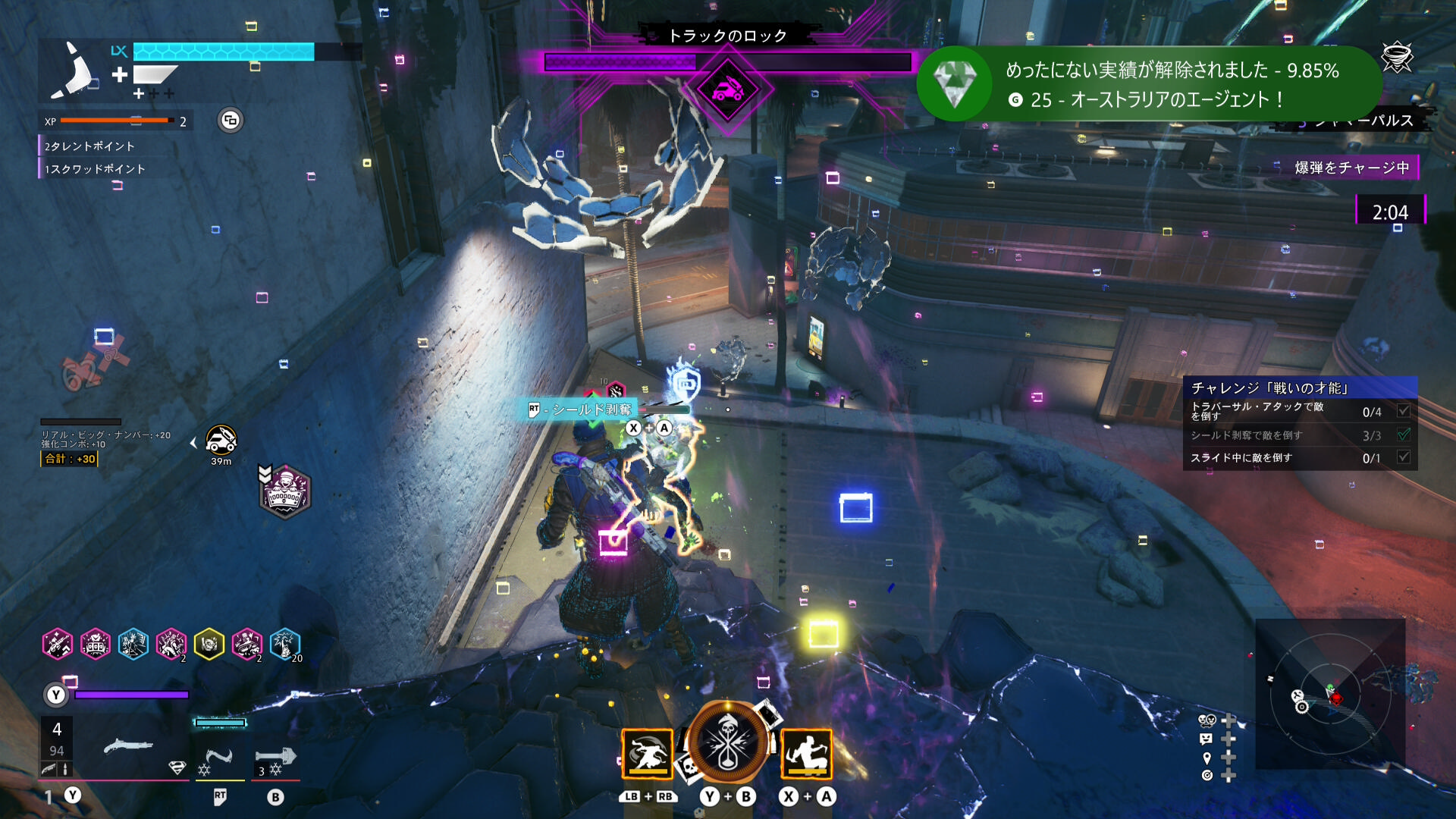
Task: Click the Xbox achievement unlocked notification
Action: [1147, 83]
